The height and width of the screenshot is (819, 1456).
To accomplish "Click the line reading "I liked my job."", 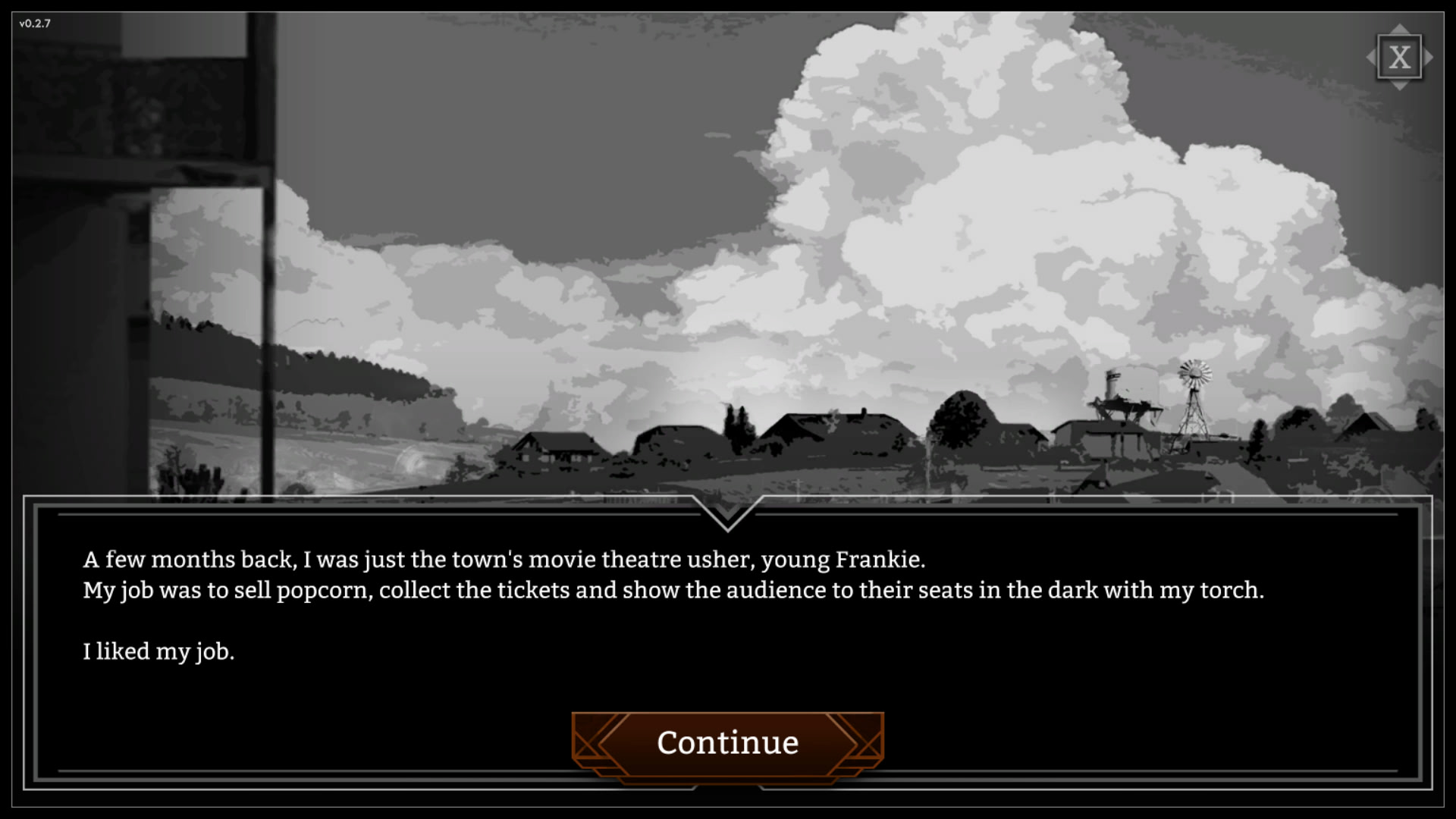I will pos(159,651).
